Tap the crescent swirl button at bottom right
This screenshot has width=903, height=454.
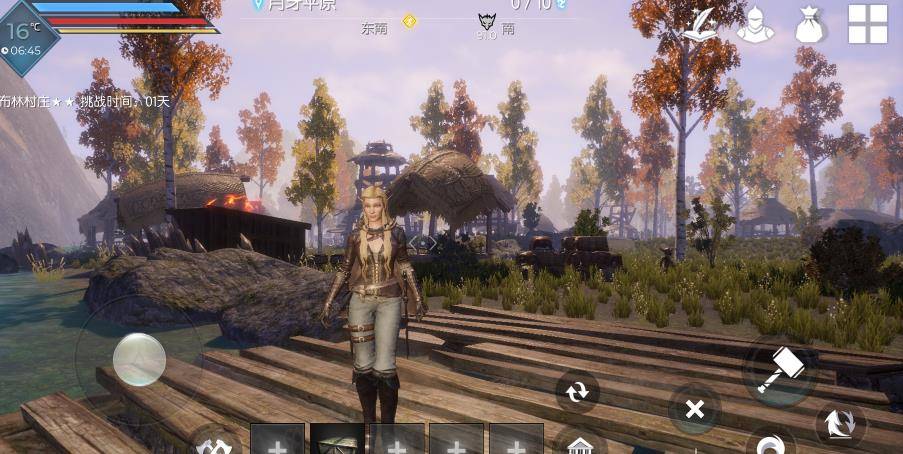[x=771, y=444]
